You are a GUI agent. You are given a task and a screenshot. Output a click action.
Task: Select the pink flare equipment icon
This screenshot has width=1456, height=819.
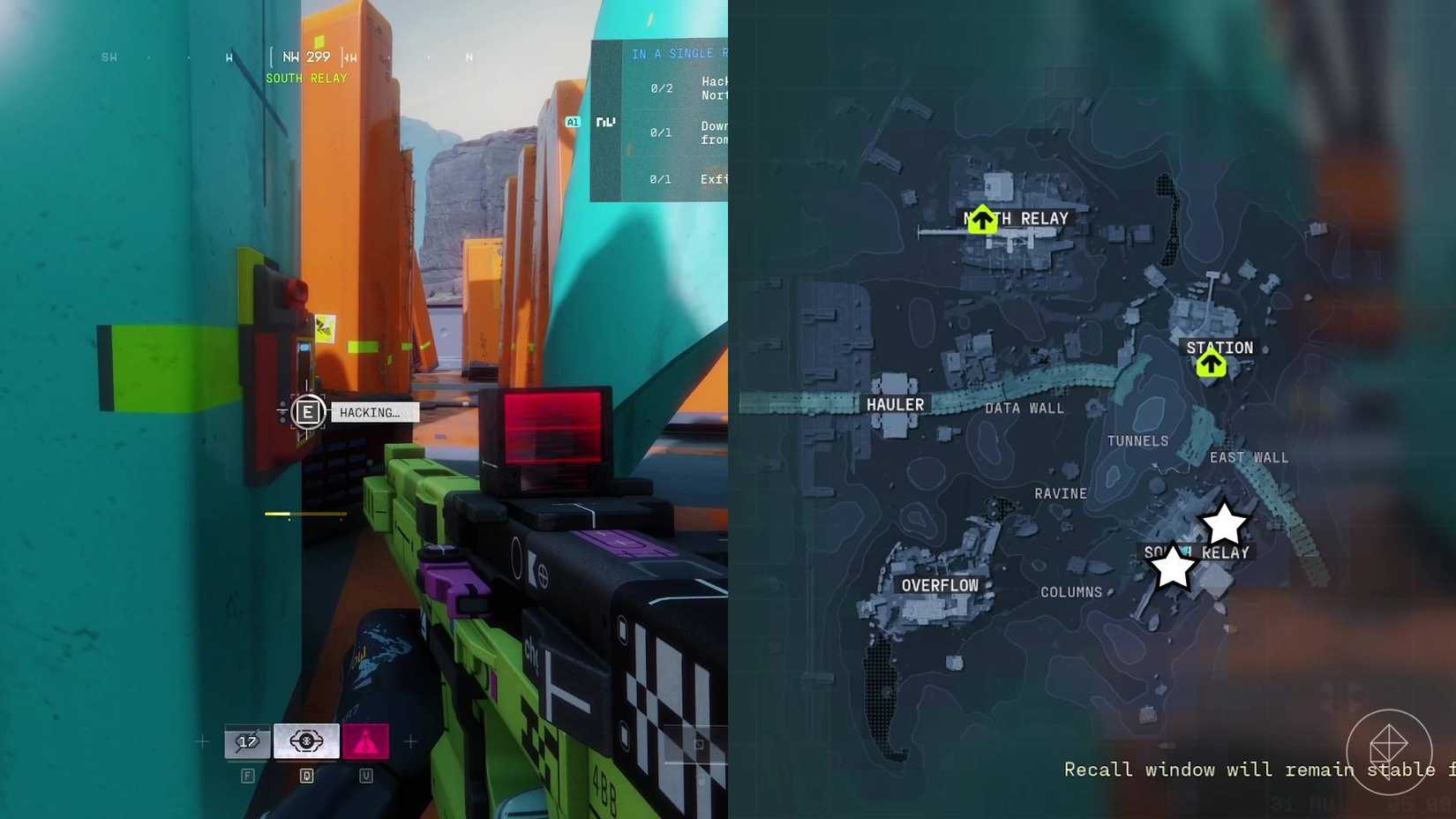[365, 741]
